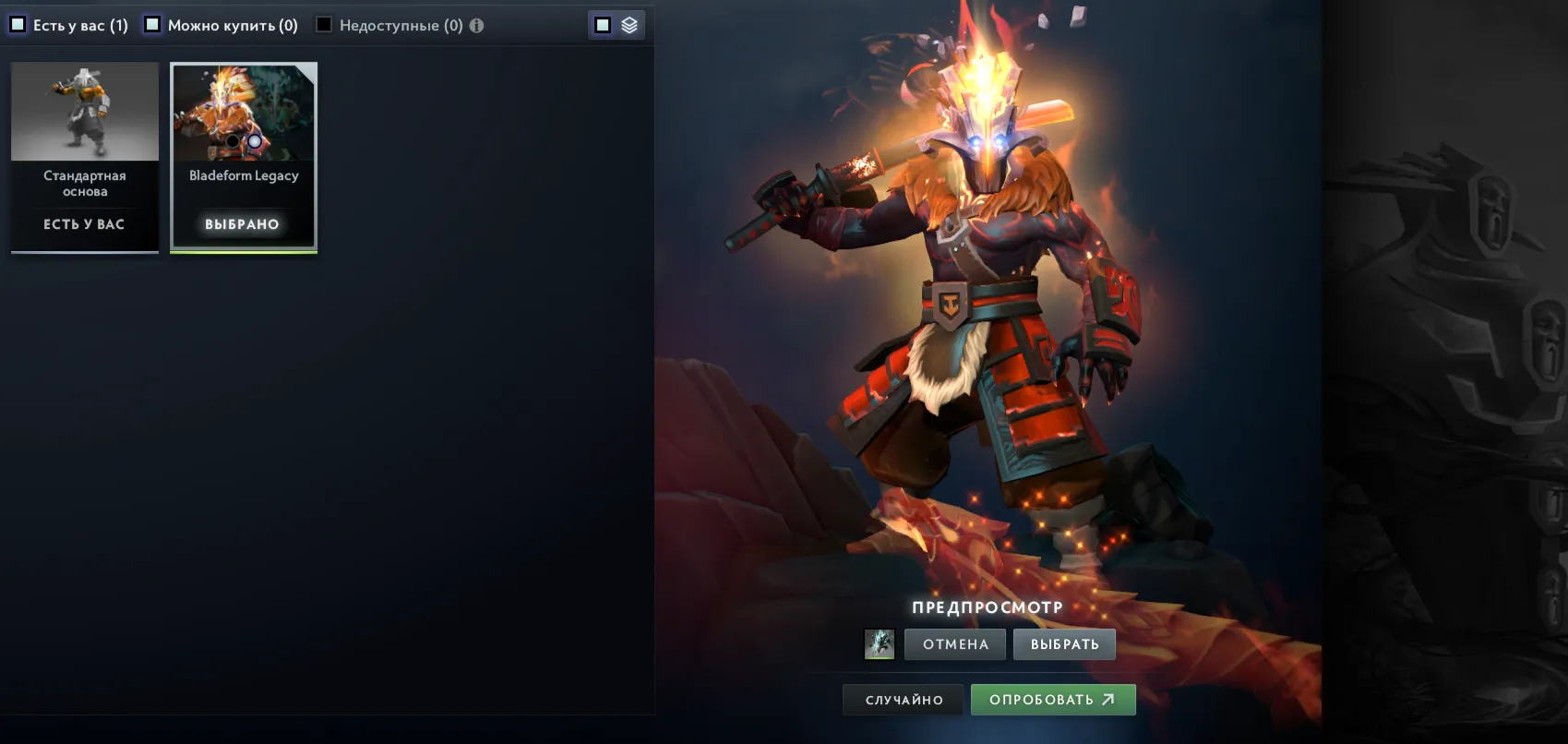Toggle the "Недоступные" filter checkbox
The width and height of the screenshot is (1568, 744).
pos(324,25)
